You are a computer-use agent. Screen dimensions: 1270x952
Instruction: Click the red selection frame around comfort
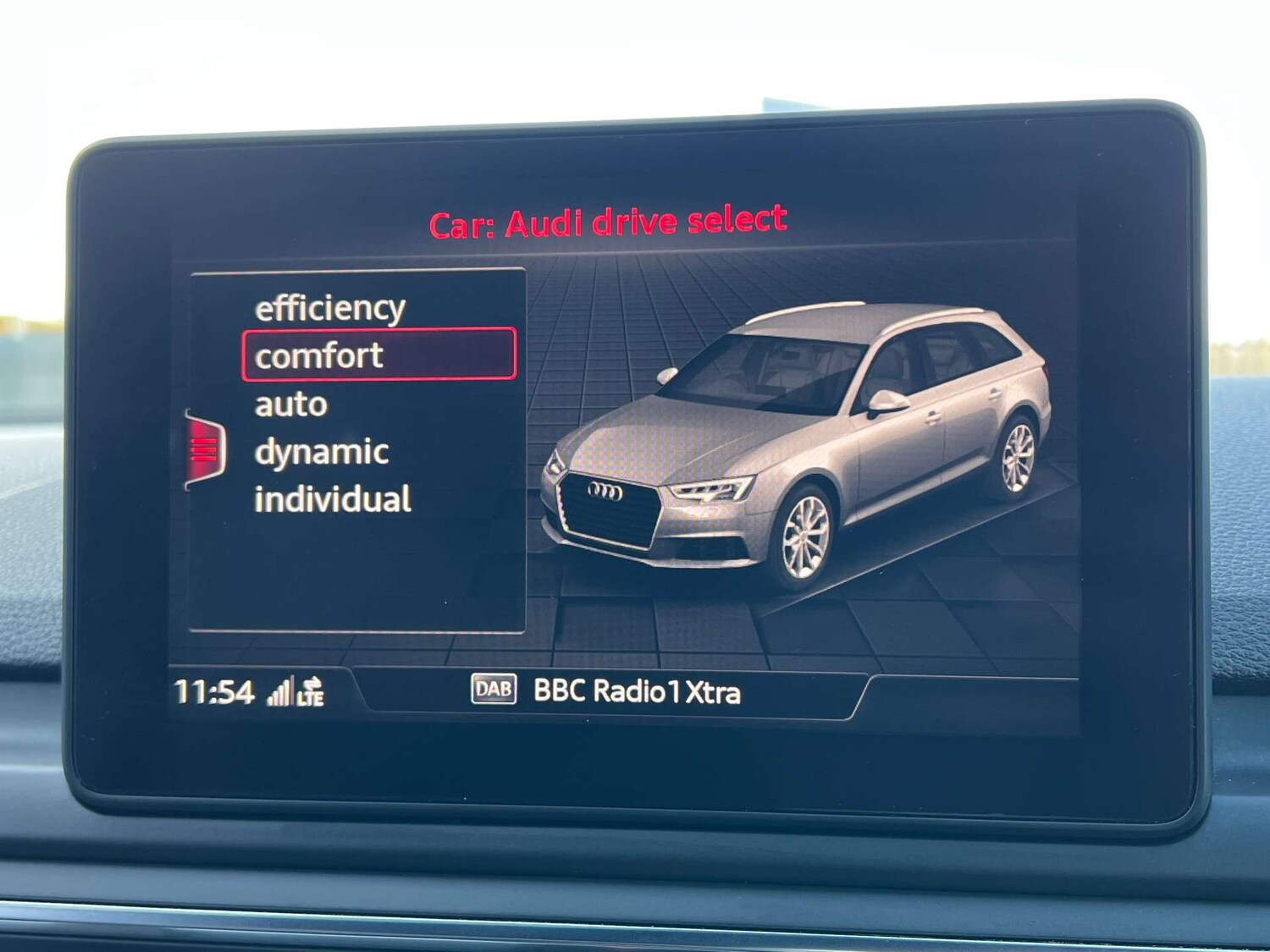pos(378,355)
